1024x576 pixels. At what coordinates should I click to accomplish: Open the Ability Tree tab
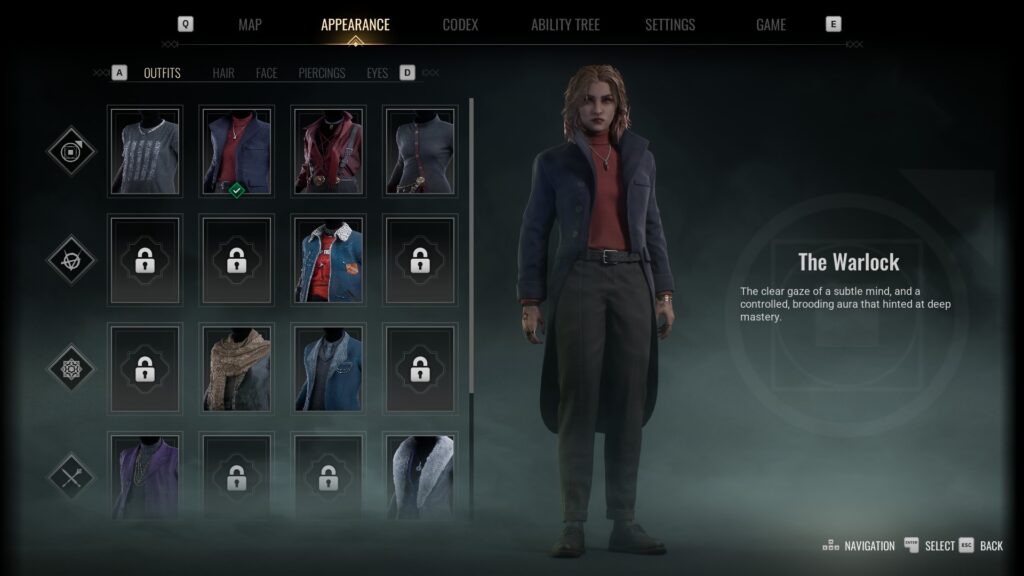pos(565,25)
